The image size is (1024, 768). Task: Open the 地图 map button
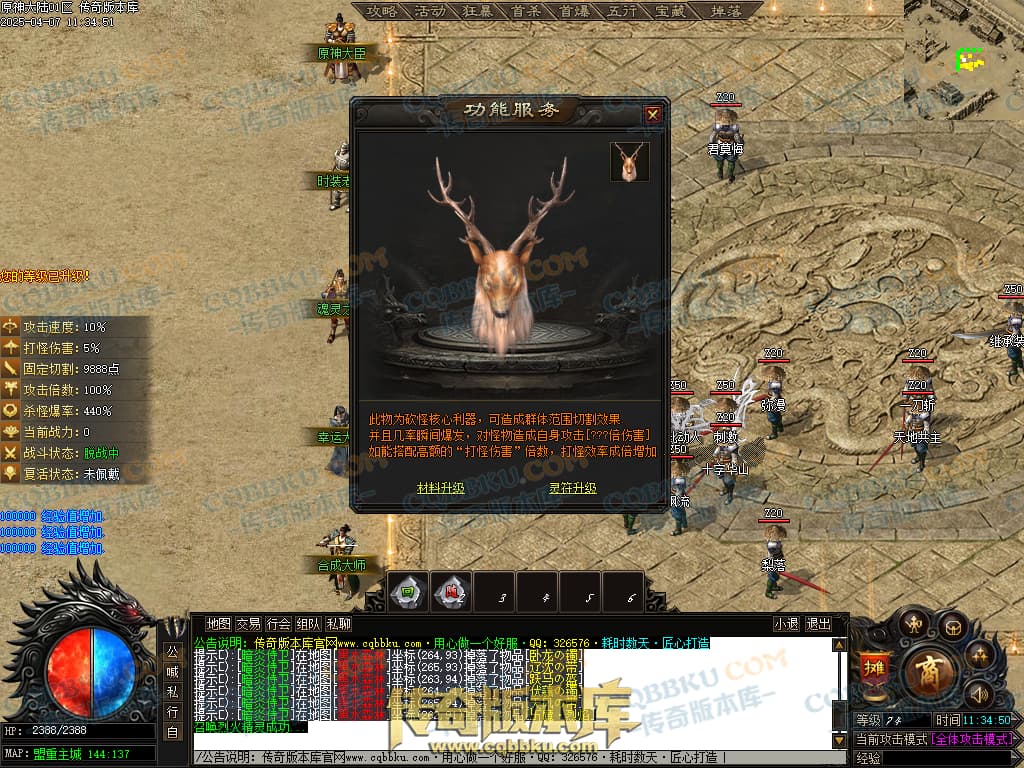(x=218, y=624)
